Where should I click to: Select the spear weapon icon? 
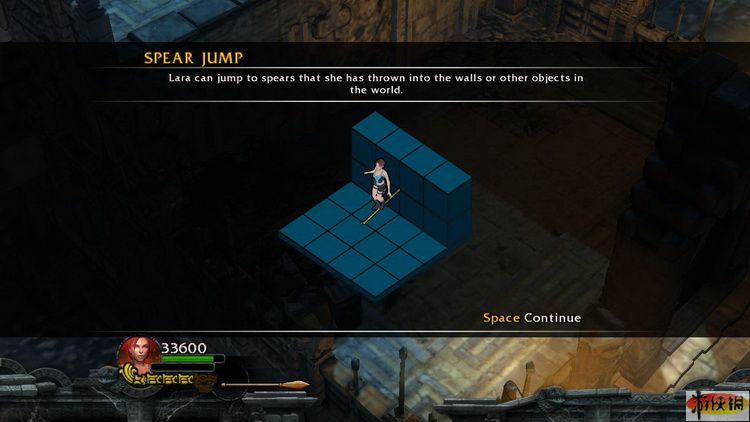[x=265, y=384]
